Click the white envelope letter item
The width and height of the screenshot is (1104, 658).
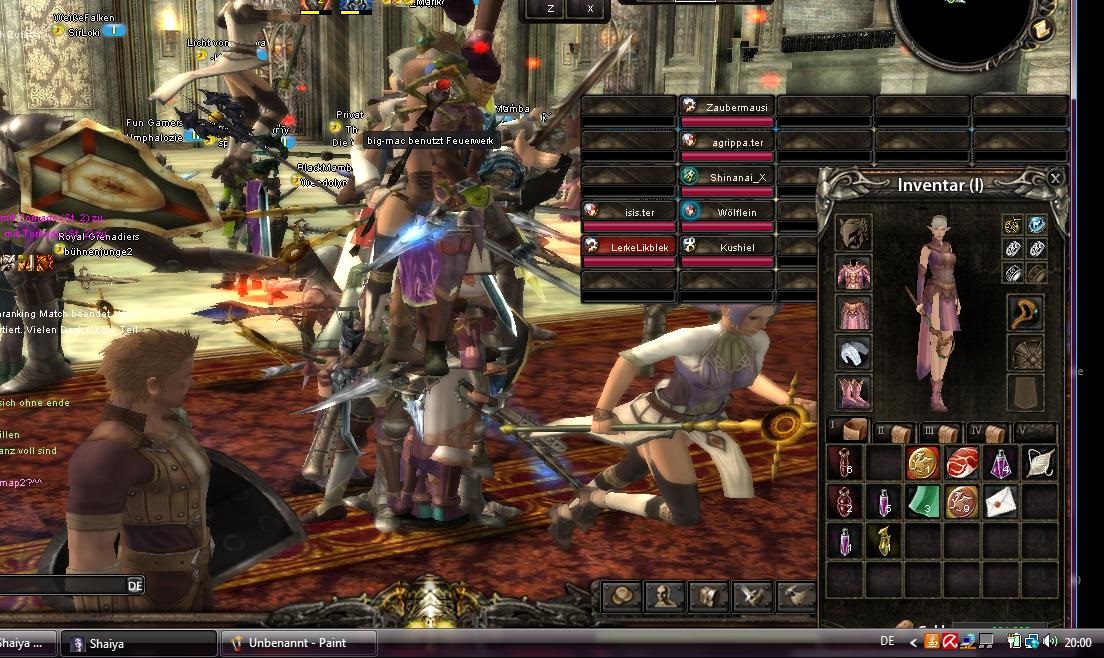1001,502
